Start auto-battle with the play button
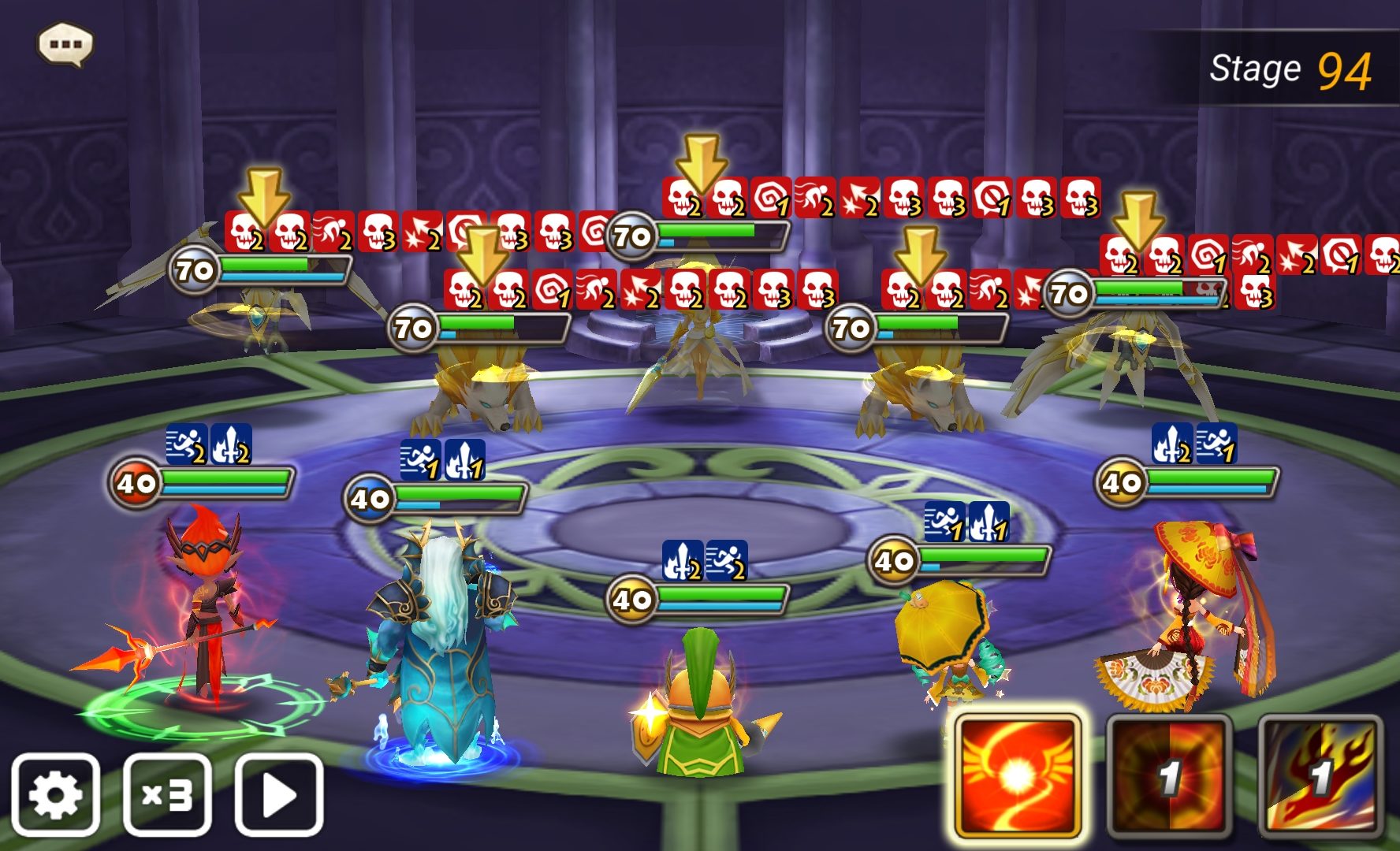 click(x=279, y=794)
